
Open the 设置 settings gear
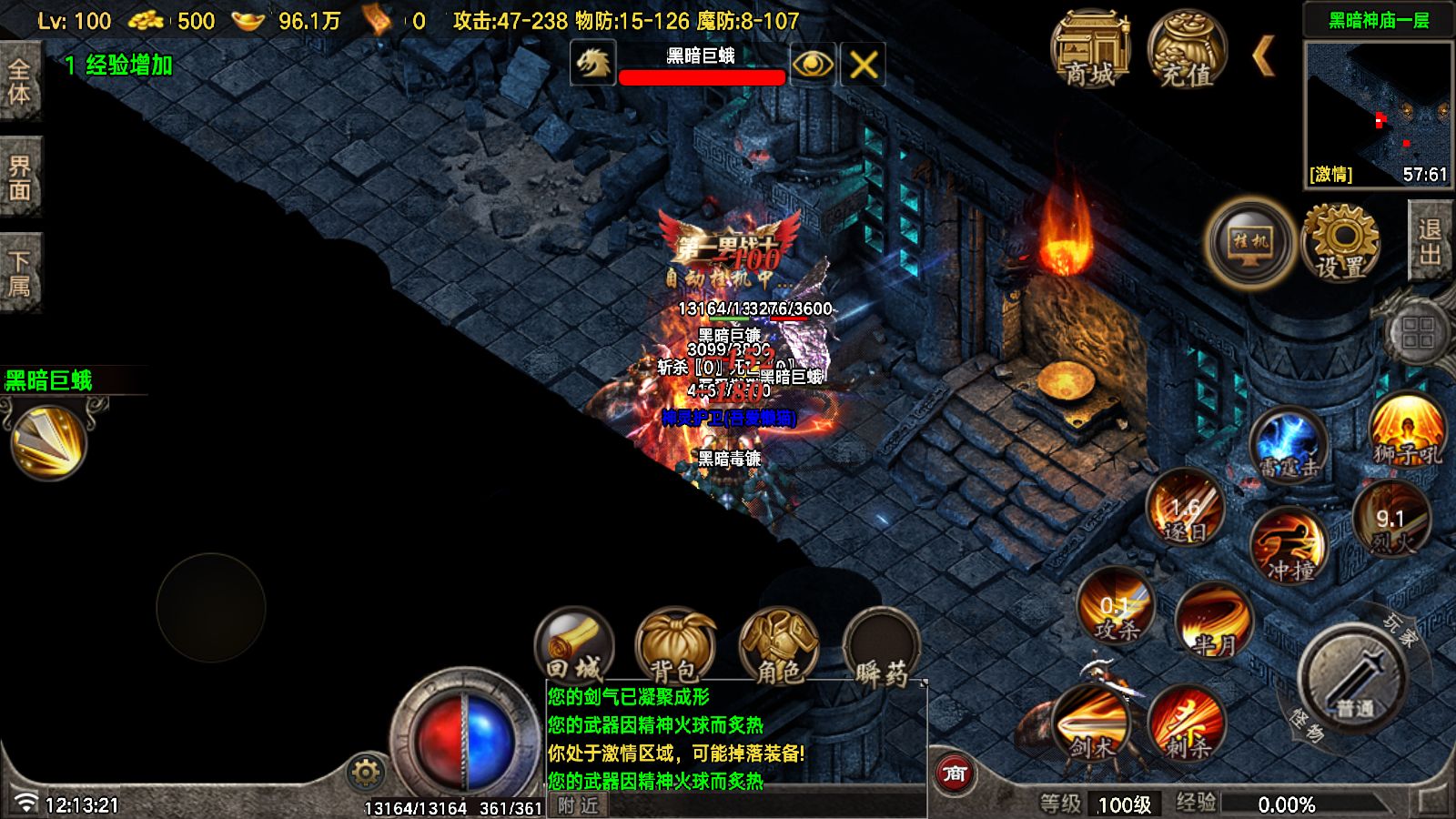tap(1340, 243)
